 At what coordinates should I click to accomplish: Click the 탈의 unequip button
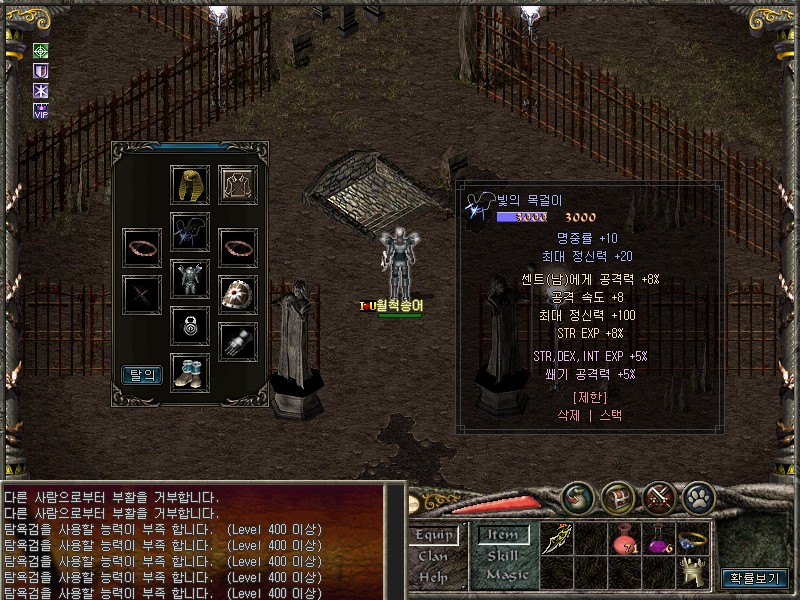142,375
